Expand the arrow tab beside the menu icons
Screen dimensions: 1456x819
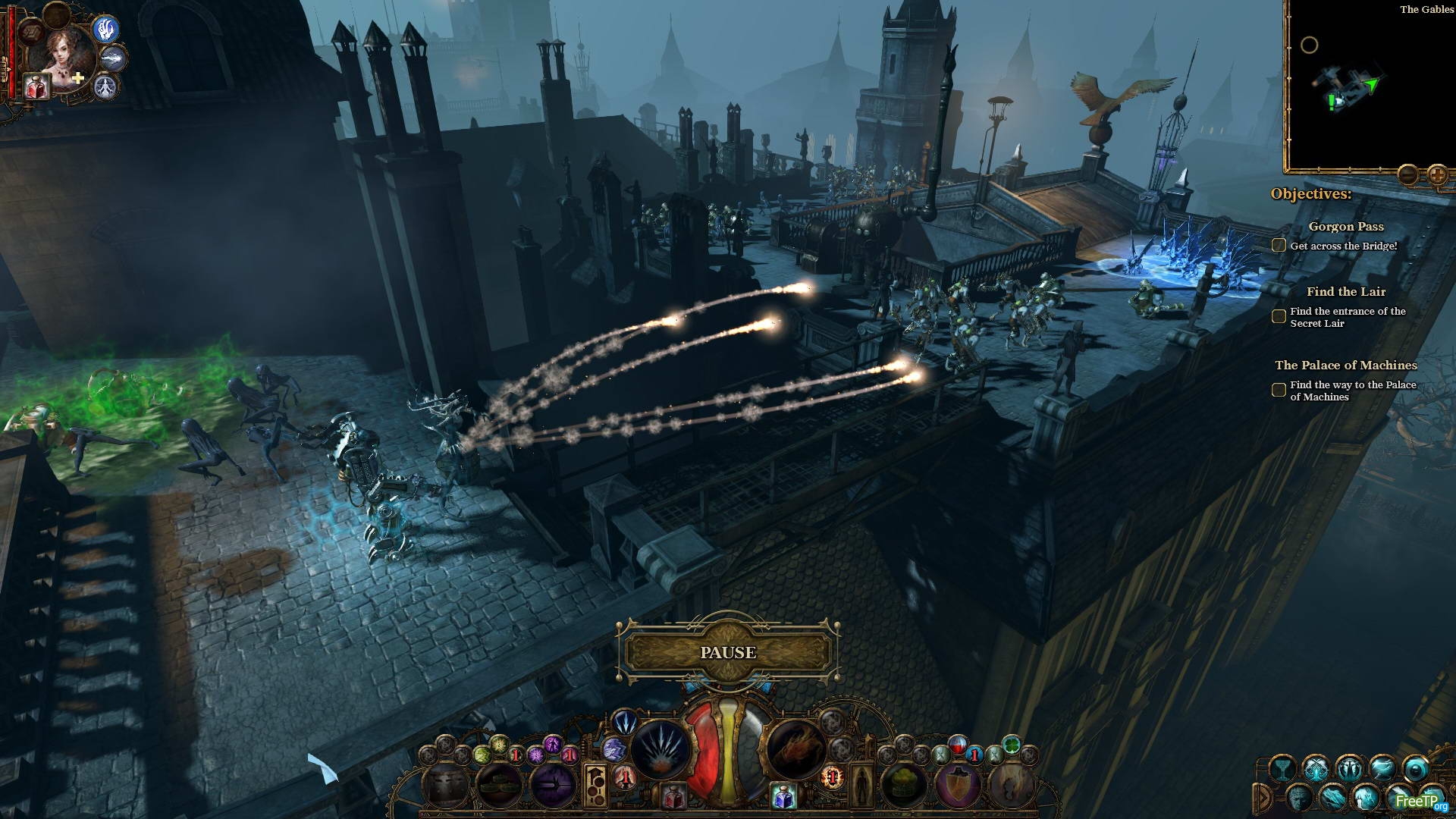(1263, 796)
